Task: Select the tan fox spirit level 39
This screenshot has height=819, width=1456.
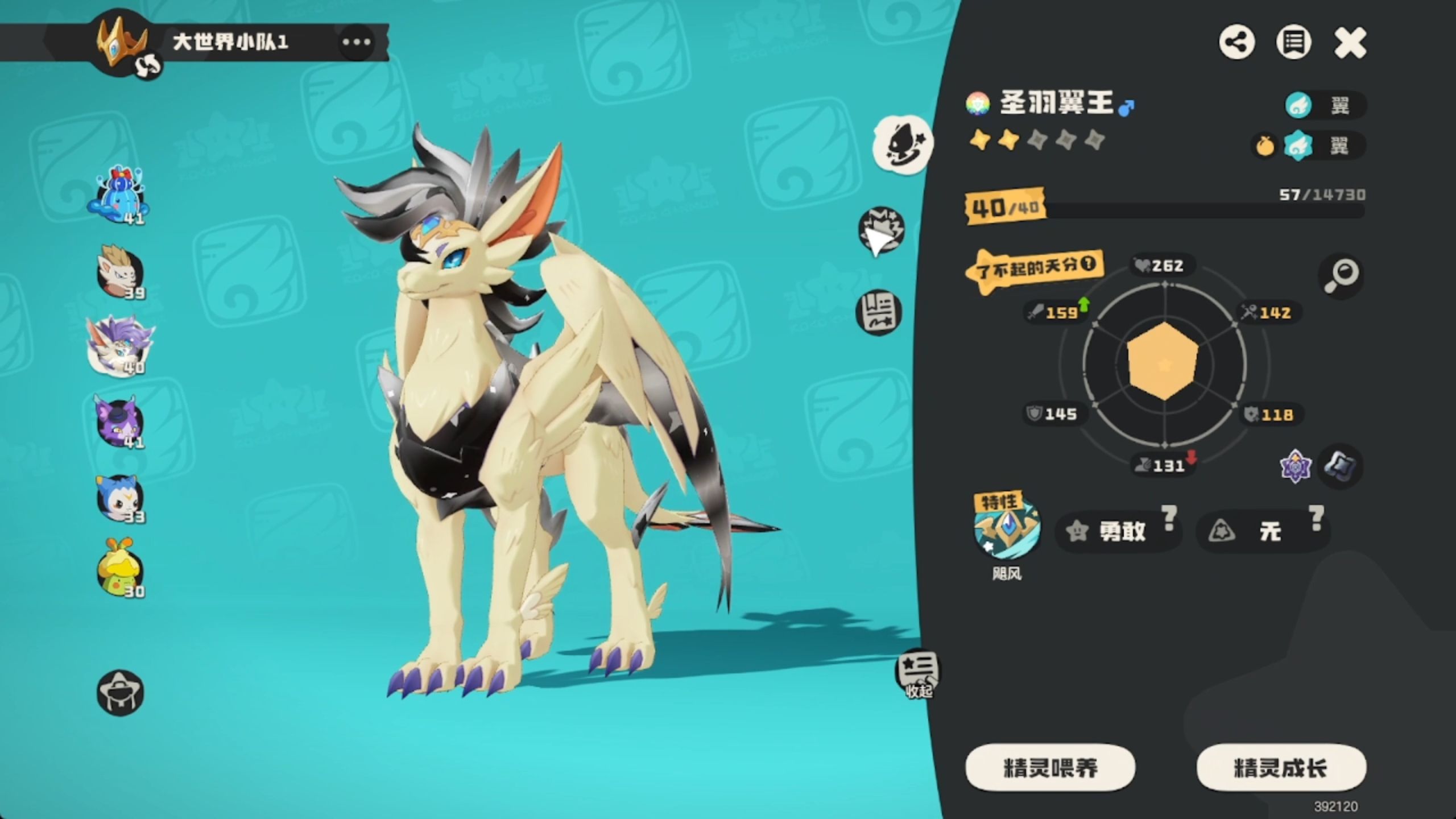Action: pos(119,272)
